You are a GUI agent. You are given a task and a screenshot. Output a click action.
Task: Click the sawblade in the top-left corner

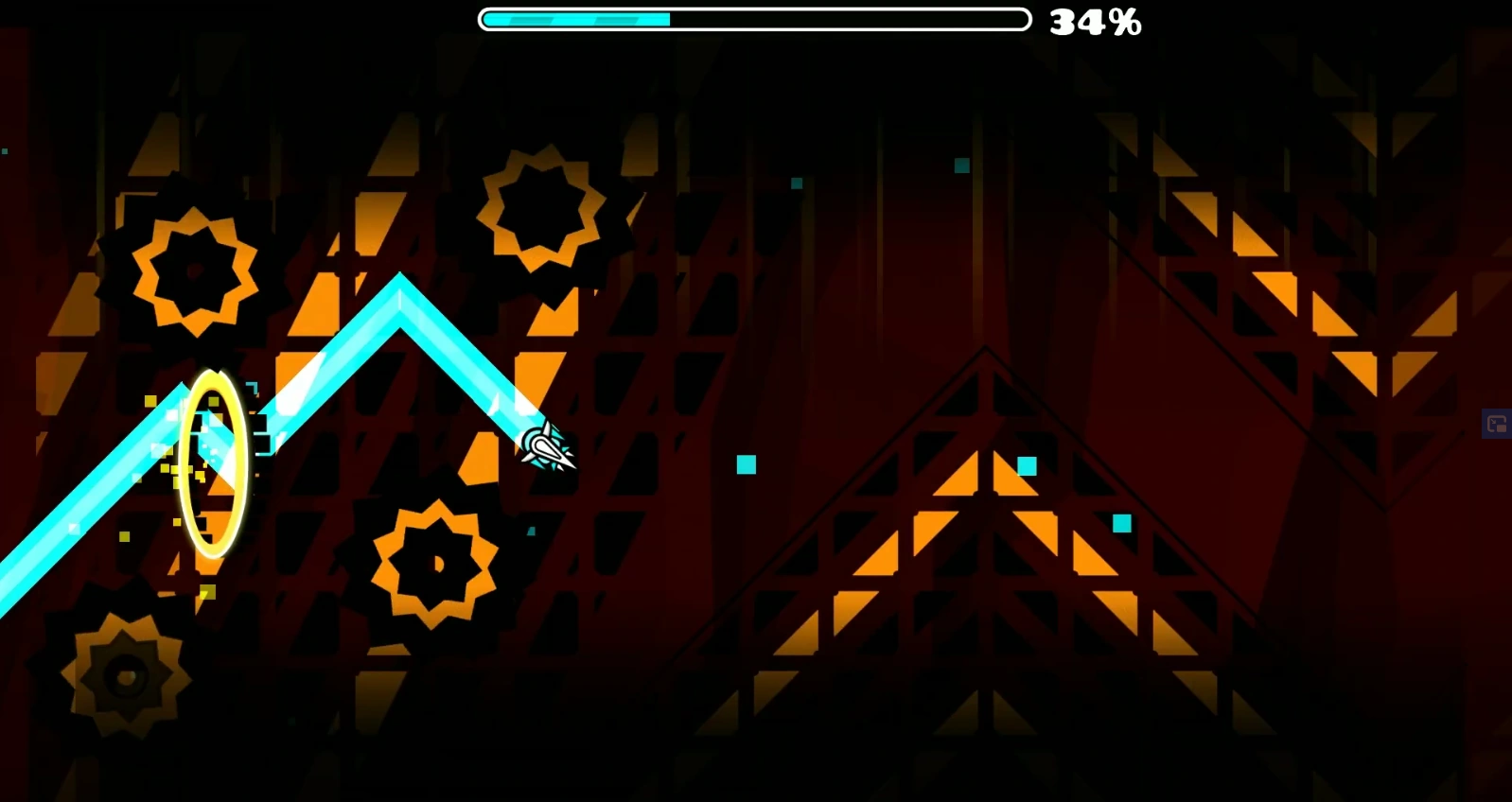point(192,272)
